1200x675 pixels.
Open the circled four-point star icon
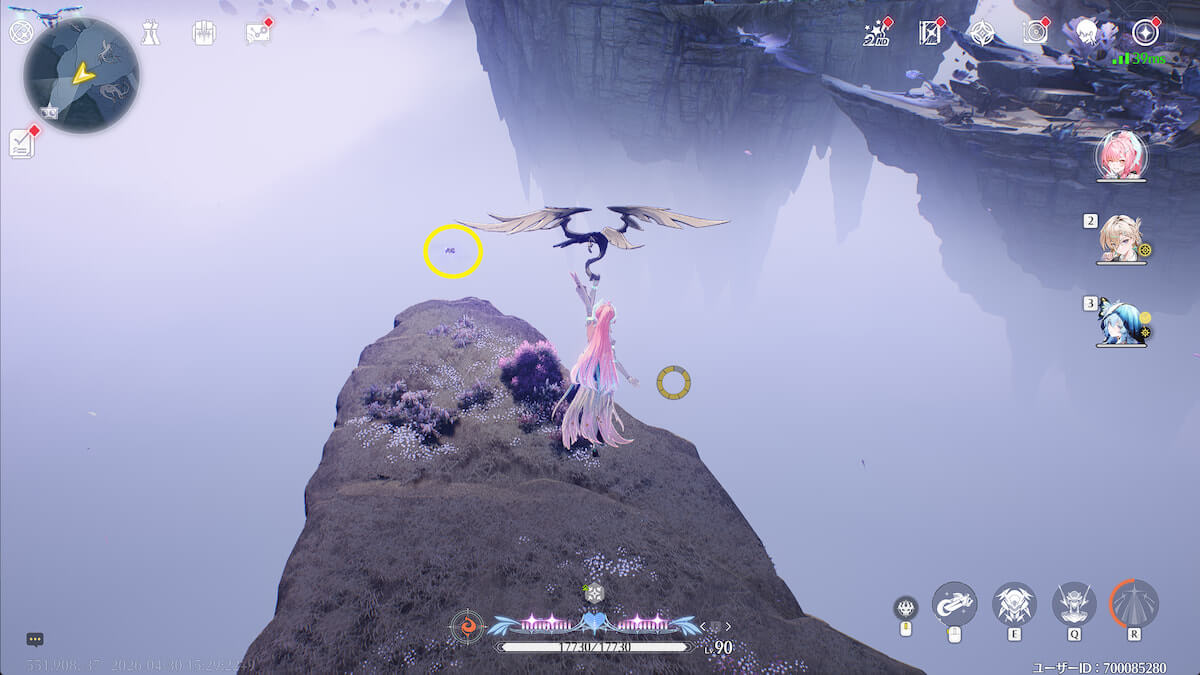click(1143, 32)
